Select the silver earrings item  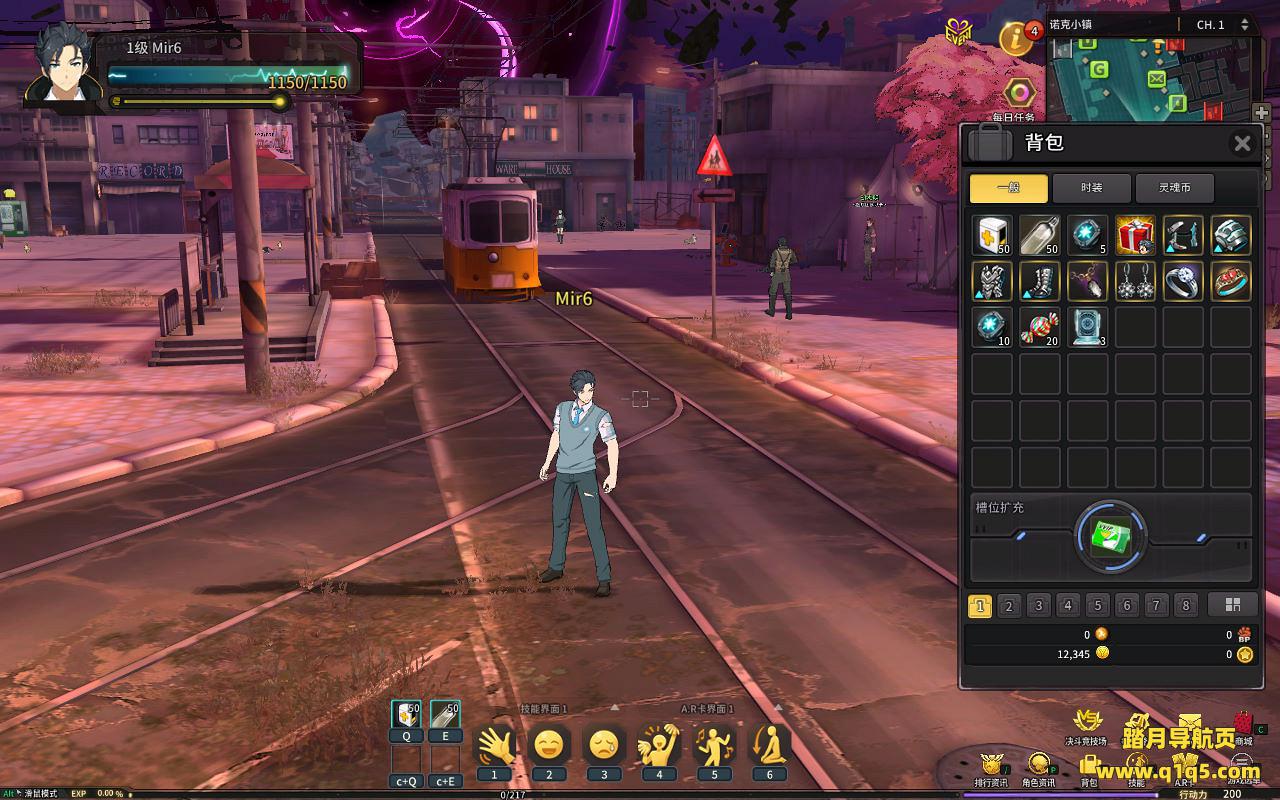click(x=1135, y=282)
